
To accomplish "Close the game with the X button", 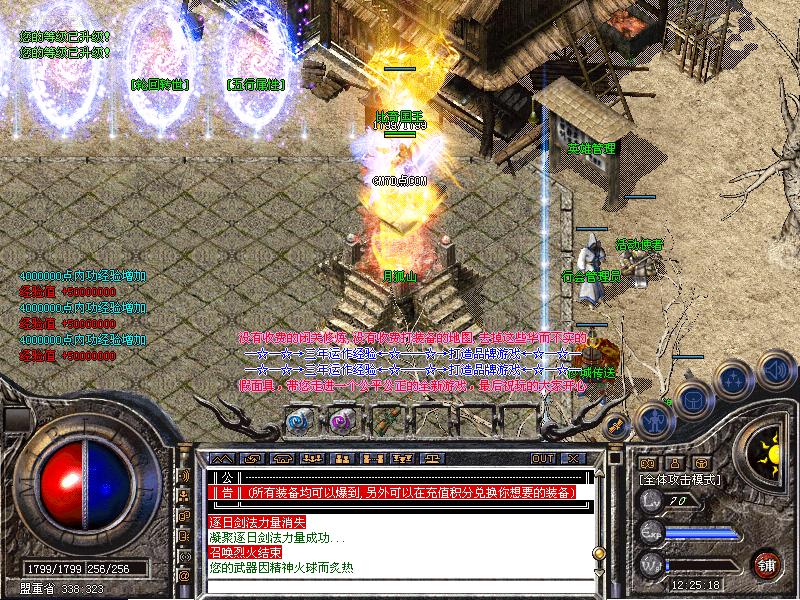I will (573, 458).
